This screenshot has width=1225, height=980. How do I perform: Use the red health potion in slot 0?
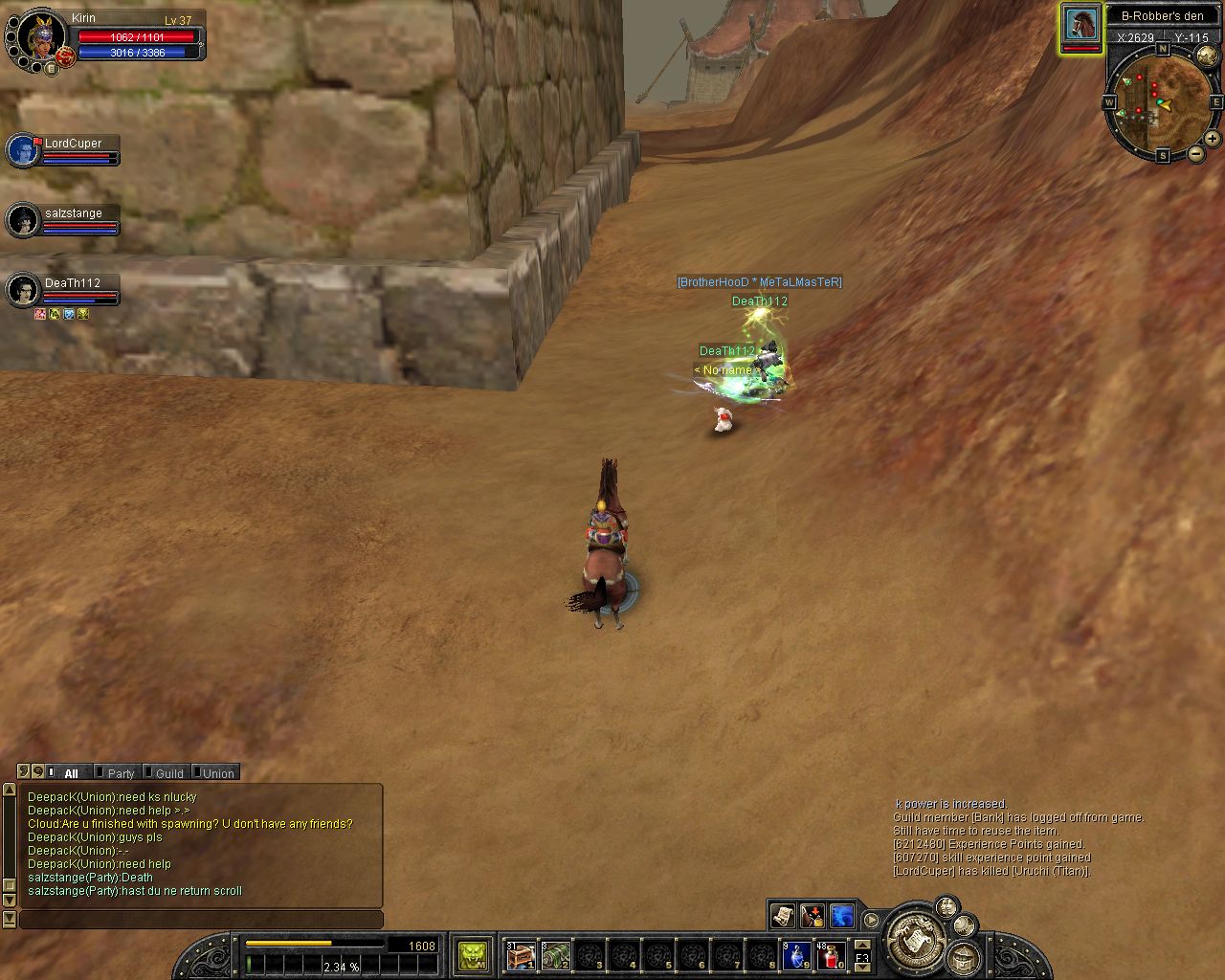click(x=831, y=955)
